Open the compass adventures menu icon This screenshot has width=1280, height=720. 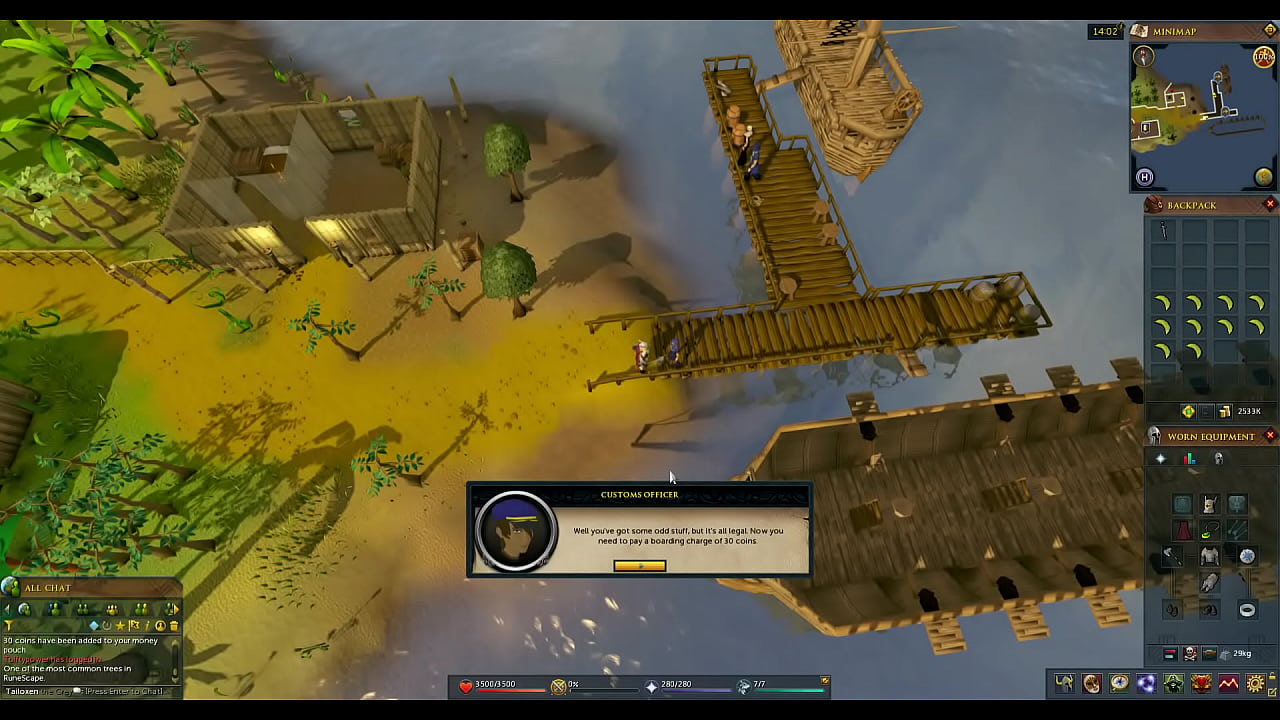[x=1119, y=684]
